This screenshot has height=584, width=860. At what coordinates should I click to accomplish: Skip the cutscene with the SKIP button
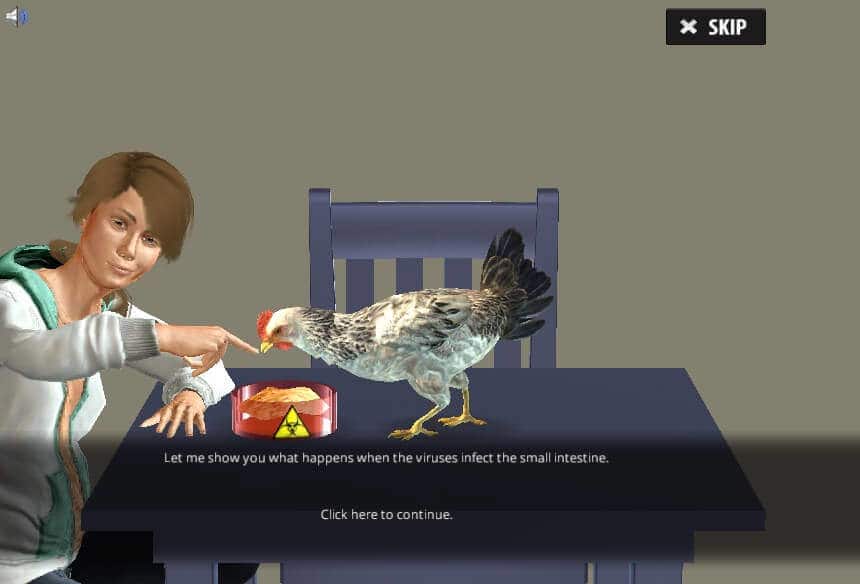[715, 27]
